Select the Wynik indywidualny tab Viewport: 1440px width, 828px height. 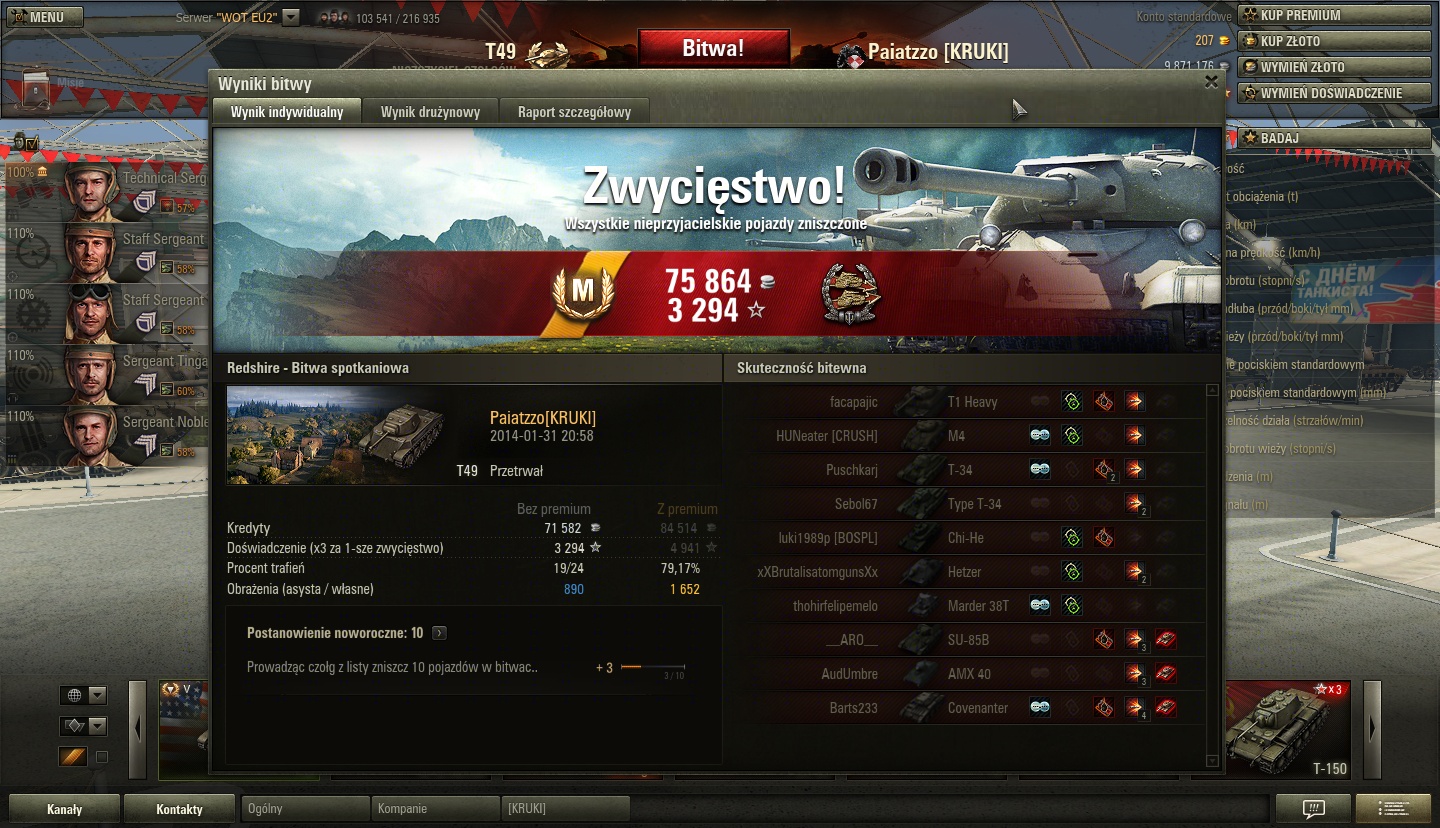pyautogui.click(x=287, y=112)
